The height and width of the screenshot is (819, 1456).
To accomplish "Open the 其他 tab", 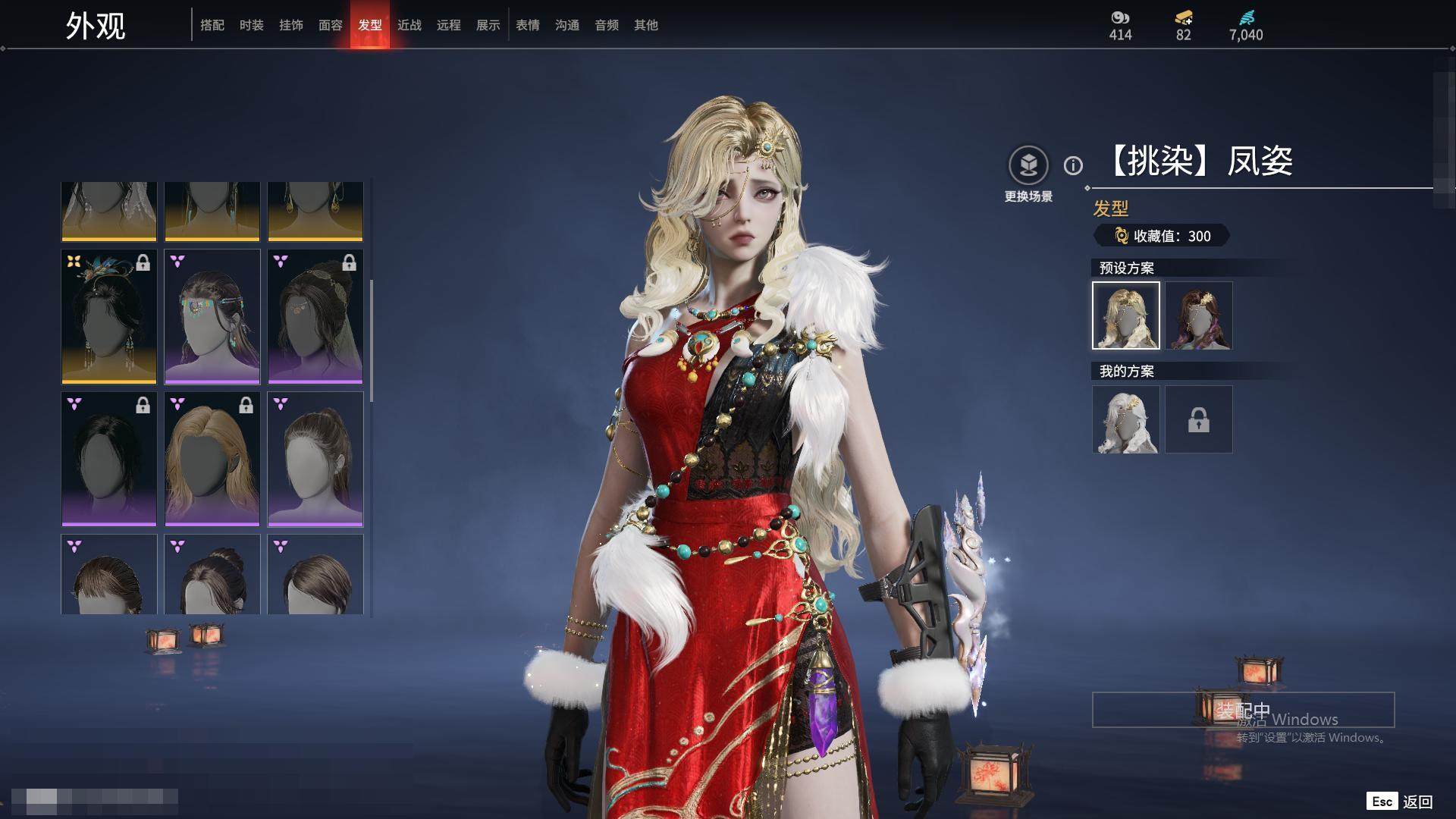I will click(646, 25).
